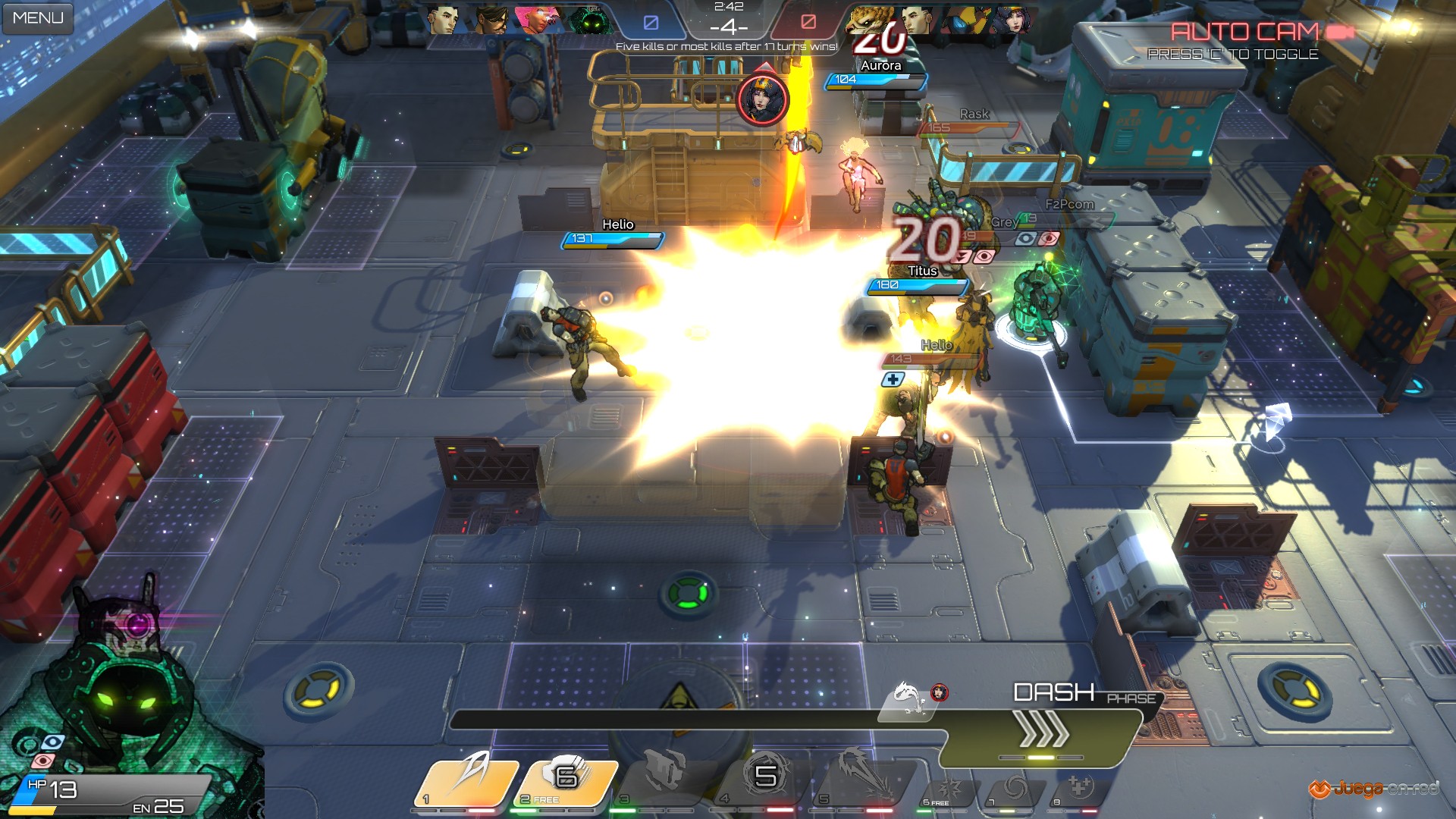Activate ability slot 1 with the blade icon
This screenshot has height=819, width=1456.
(468, 778)
